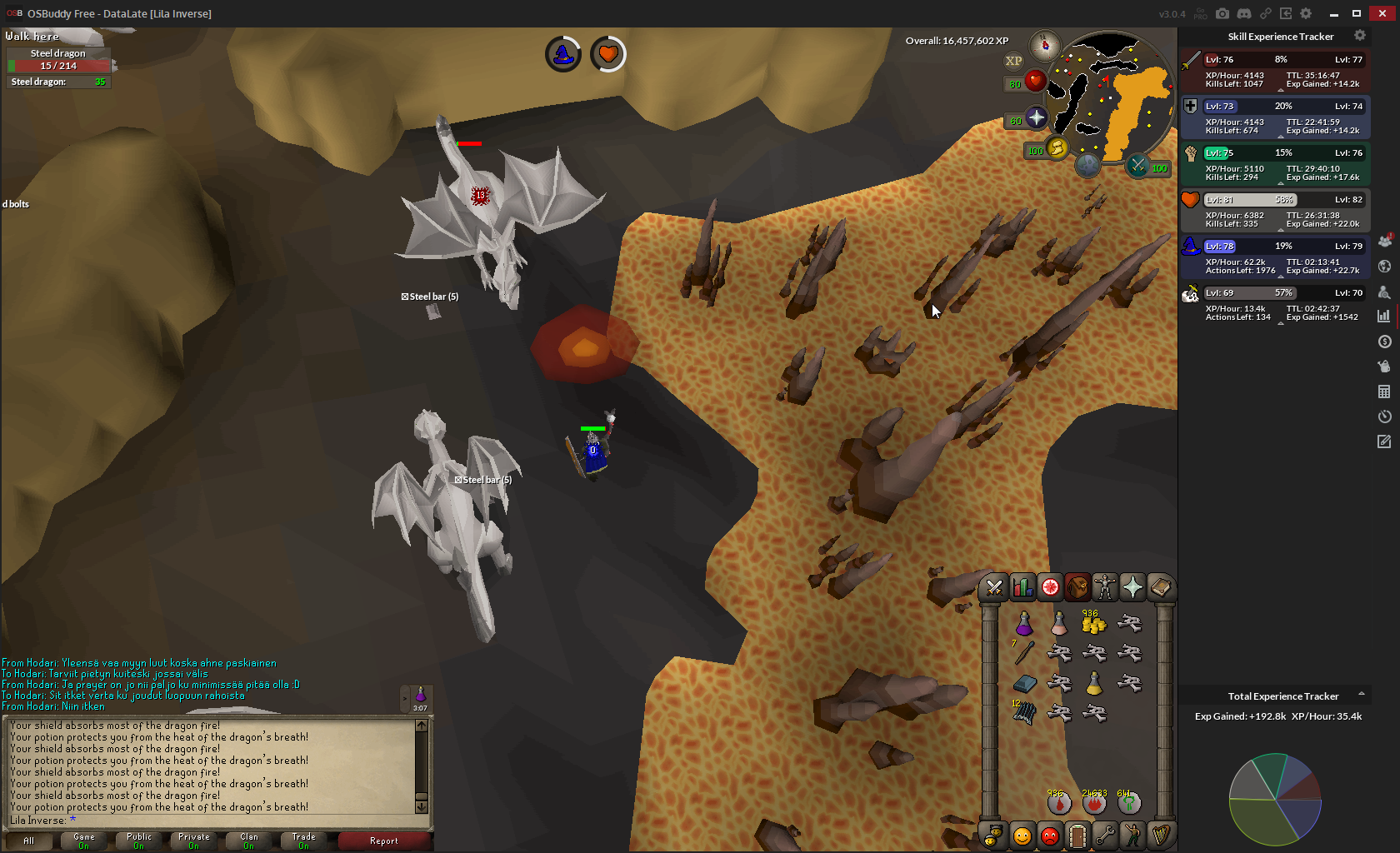Toggle the XP drops button
The height and width of the screenshot is (853, 1400).
1013,61
